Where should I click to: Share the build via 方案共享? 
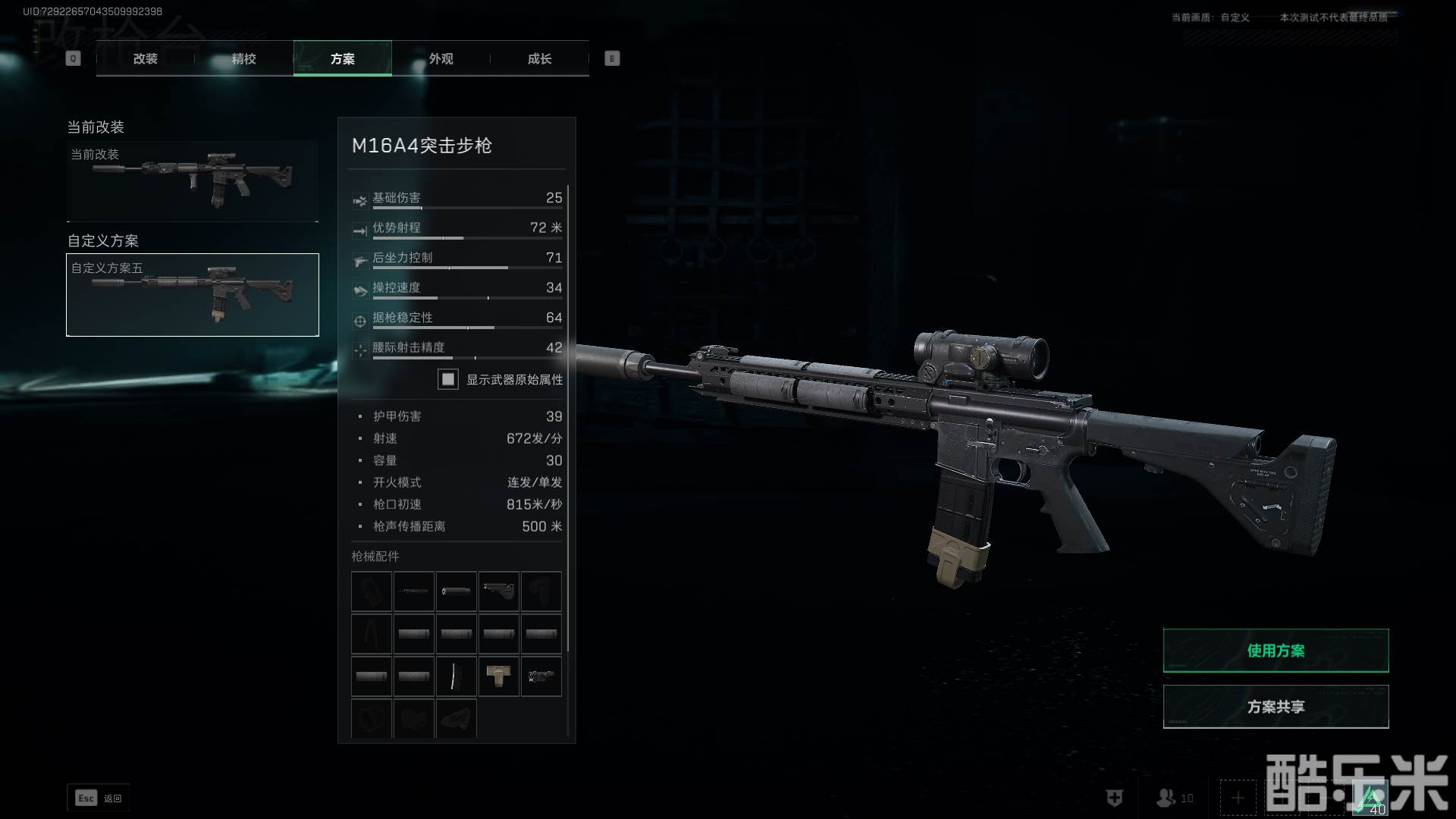(1276, 707)
